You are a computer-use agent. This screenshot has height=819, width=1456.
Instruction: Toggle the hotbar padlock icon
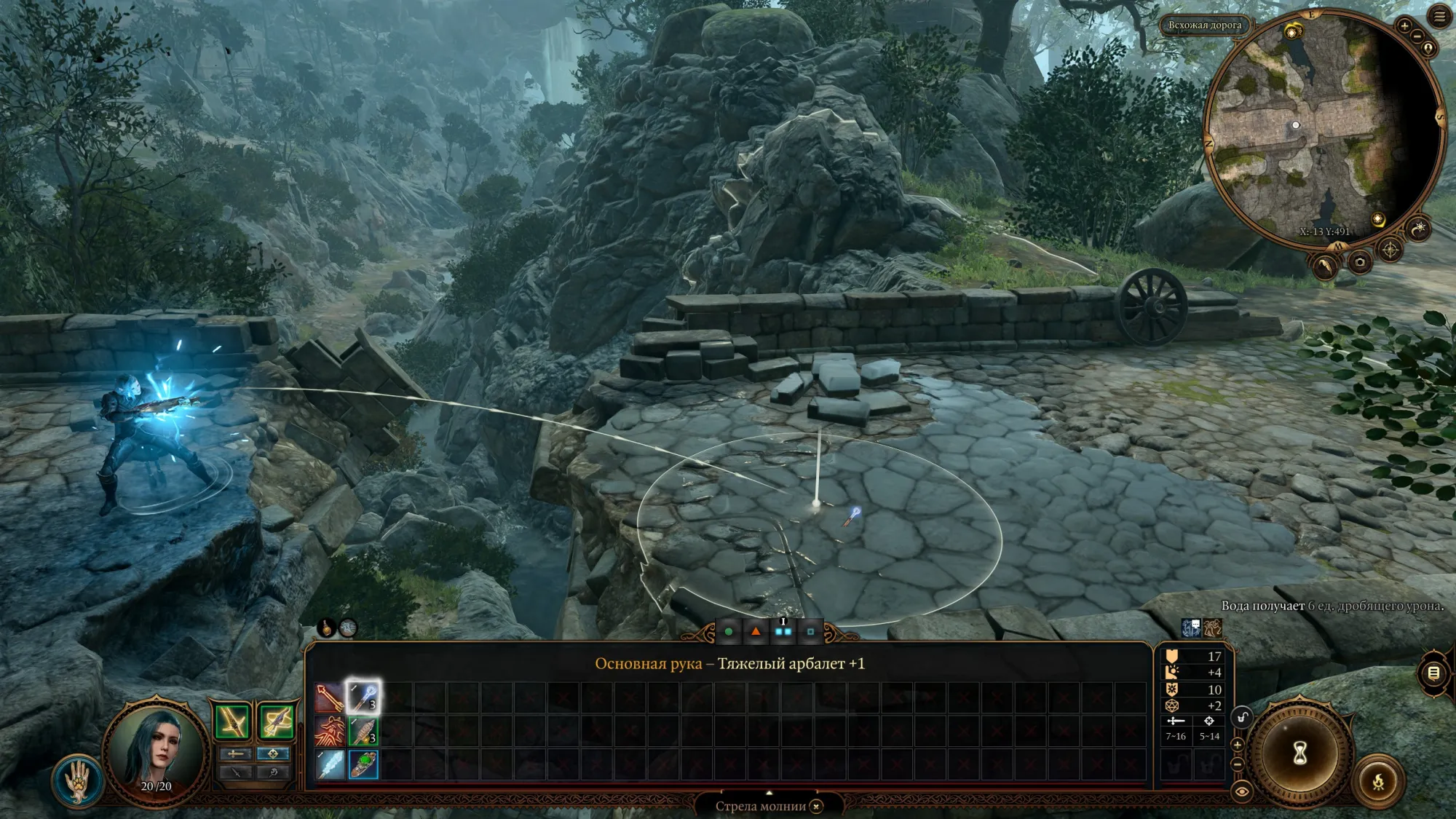[1241, 718]
